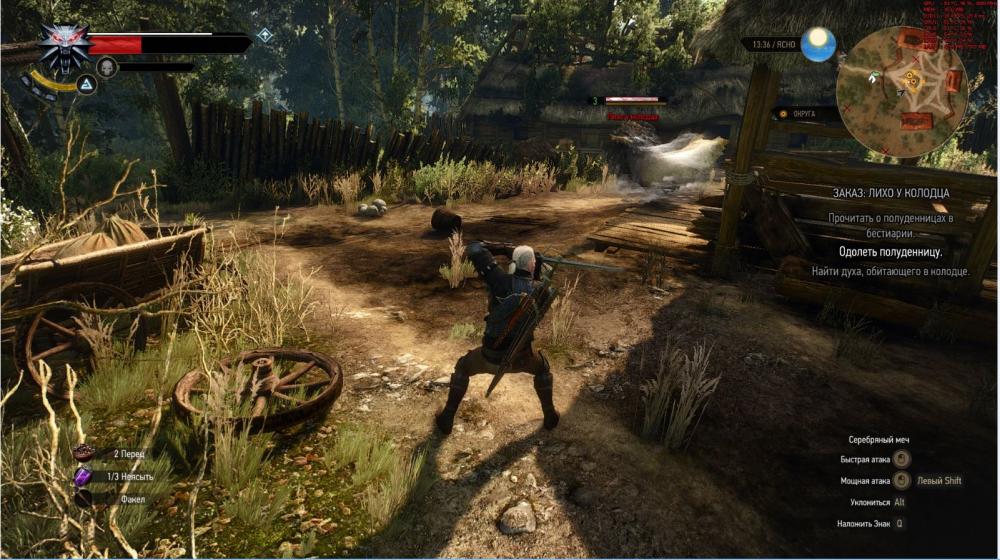The width and height of the screenshot is (1000, 560).
Task: Click the wolf medallion icon
Action: (64, 47)
